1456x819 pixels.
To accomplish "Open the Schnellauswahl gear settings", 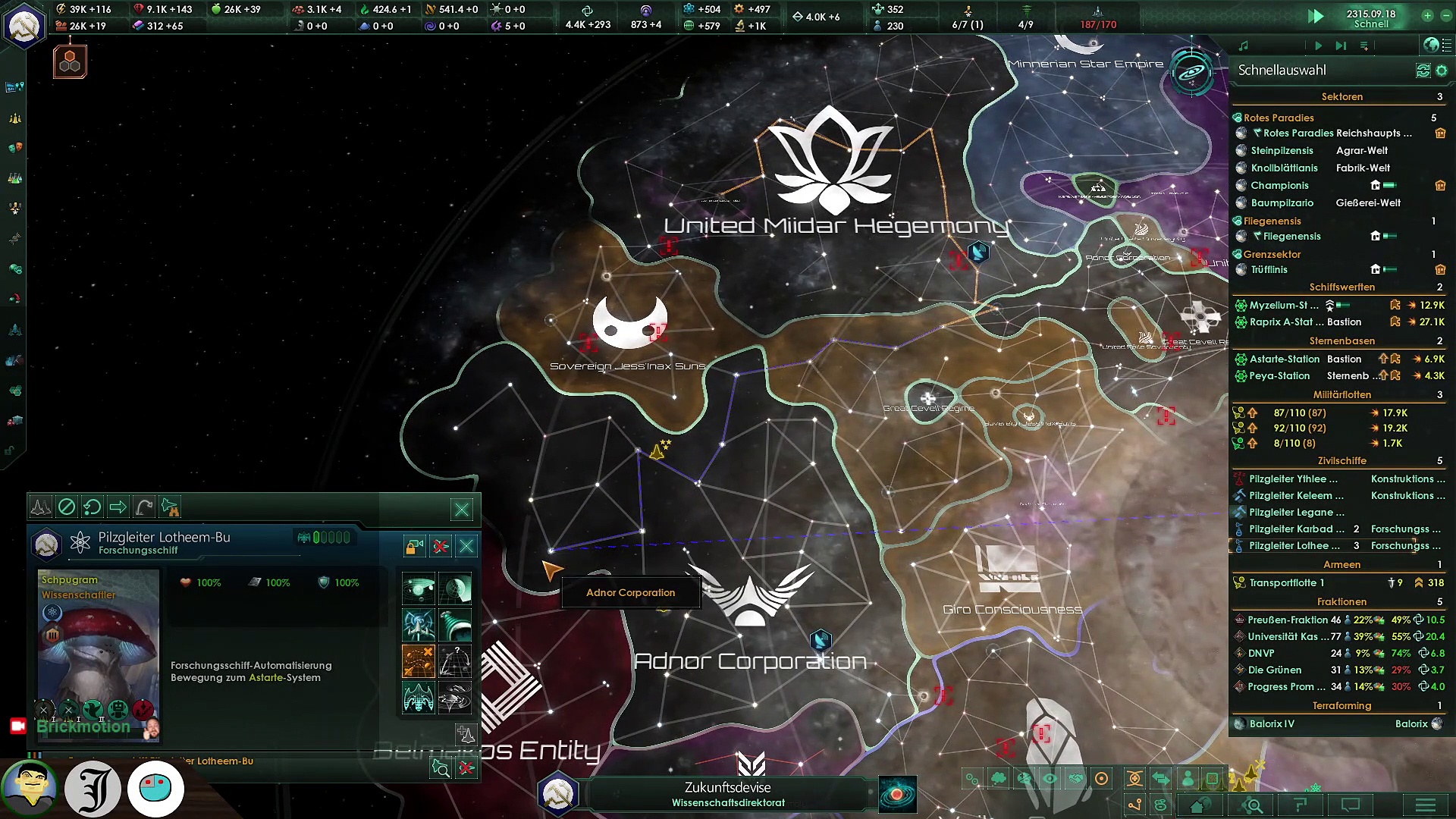I will (1442, 71).
